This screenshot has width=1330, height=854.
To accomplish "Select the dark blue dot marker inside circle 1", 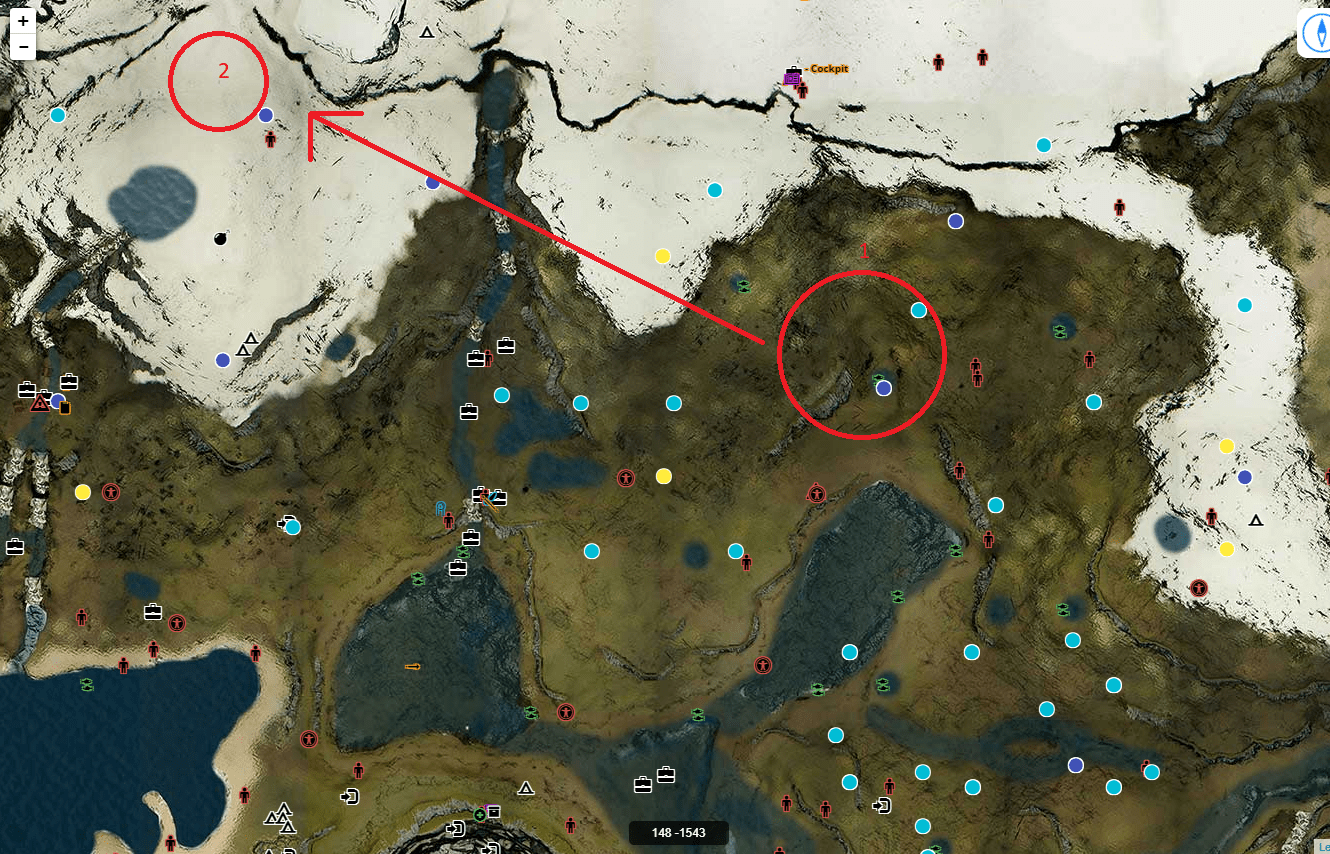I will pos(884,388).
